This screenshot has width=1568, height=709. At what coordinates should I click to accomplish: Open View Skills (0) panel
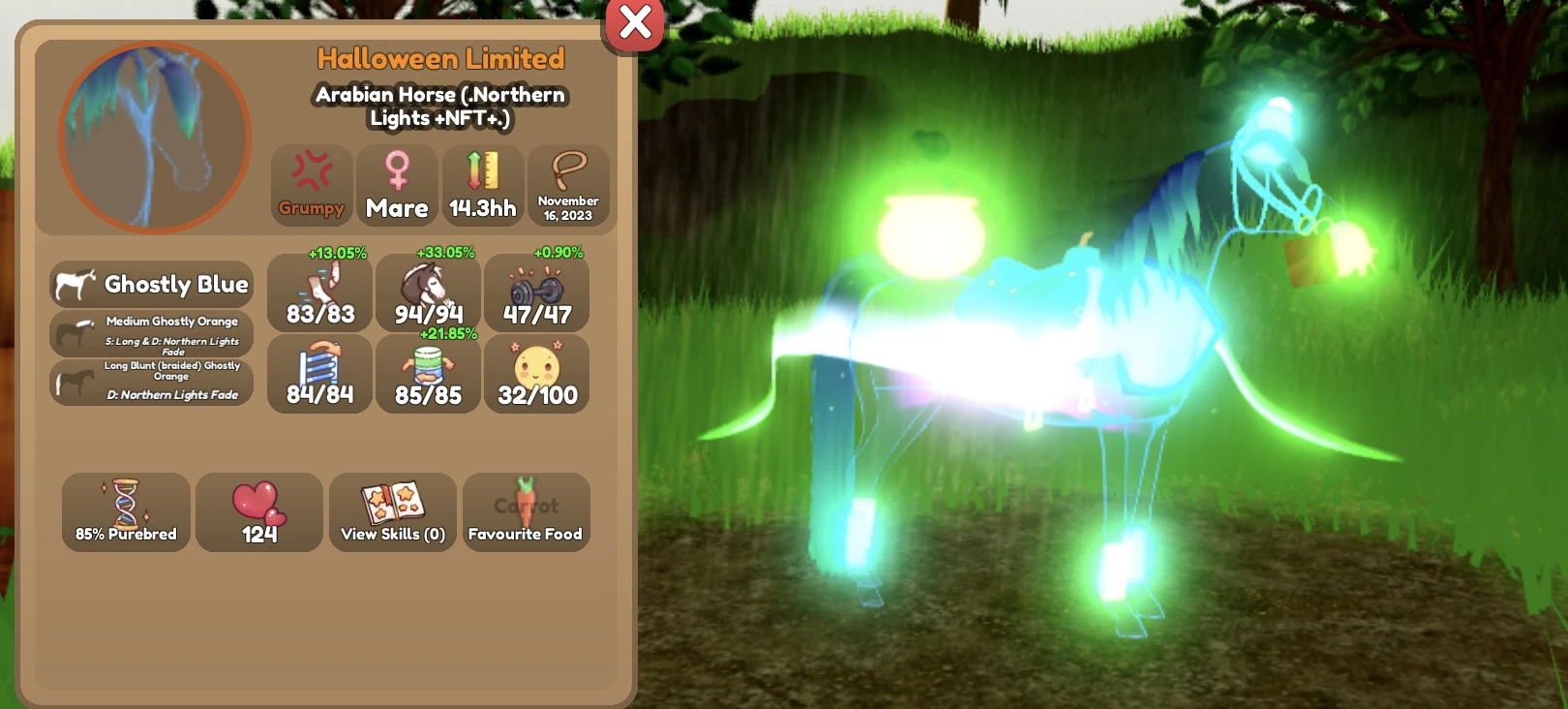point(392,512)
